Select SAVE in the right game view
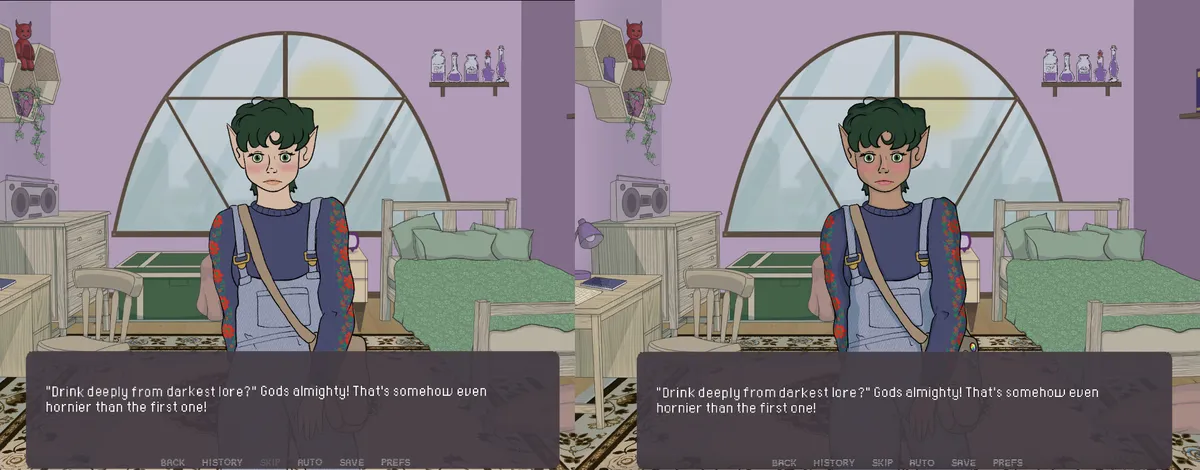The image size is (1200, 470). point(963,463)
